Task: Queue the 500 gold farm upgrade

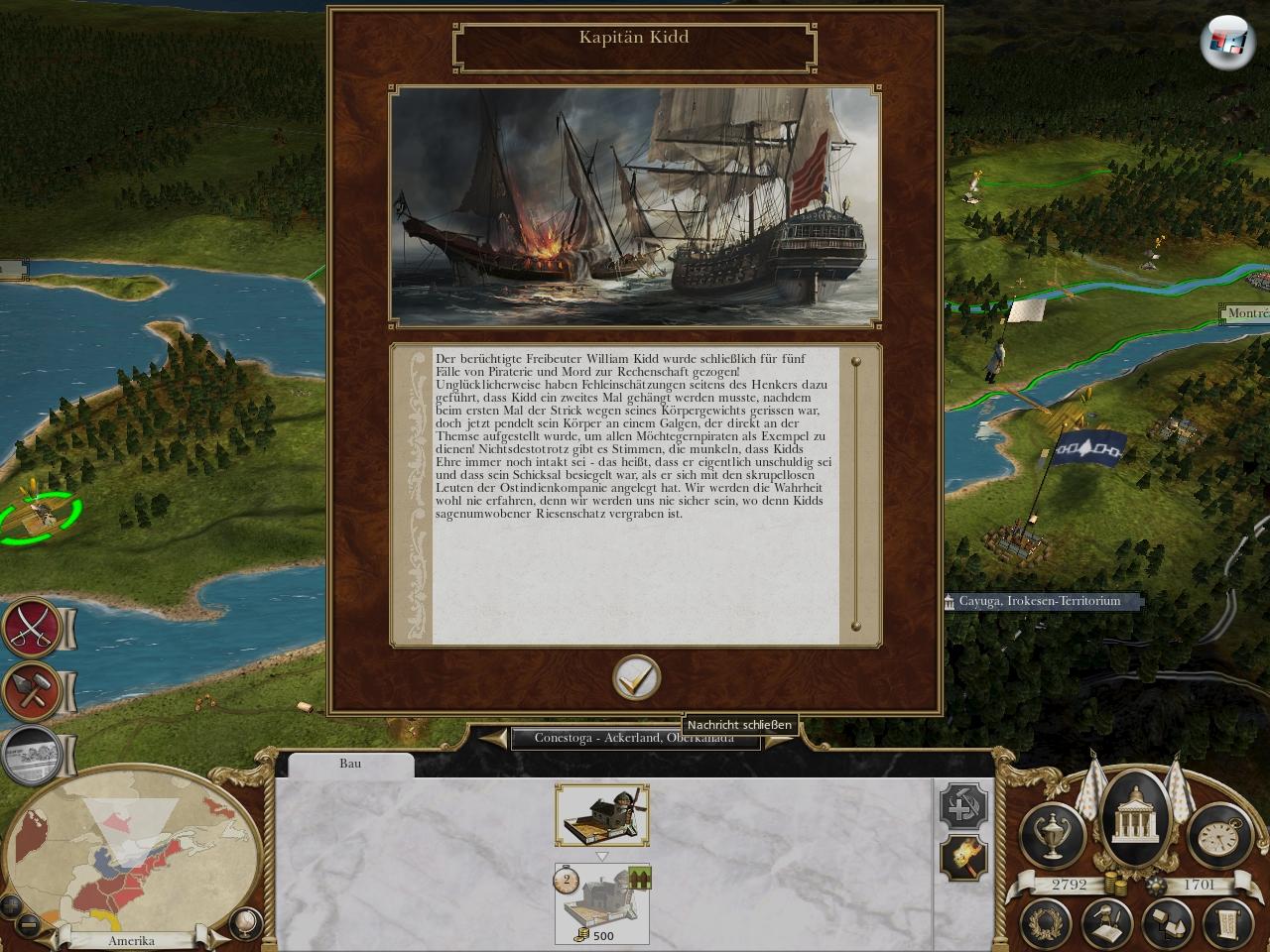Action: 602,902
